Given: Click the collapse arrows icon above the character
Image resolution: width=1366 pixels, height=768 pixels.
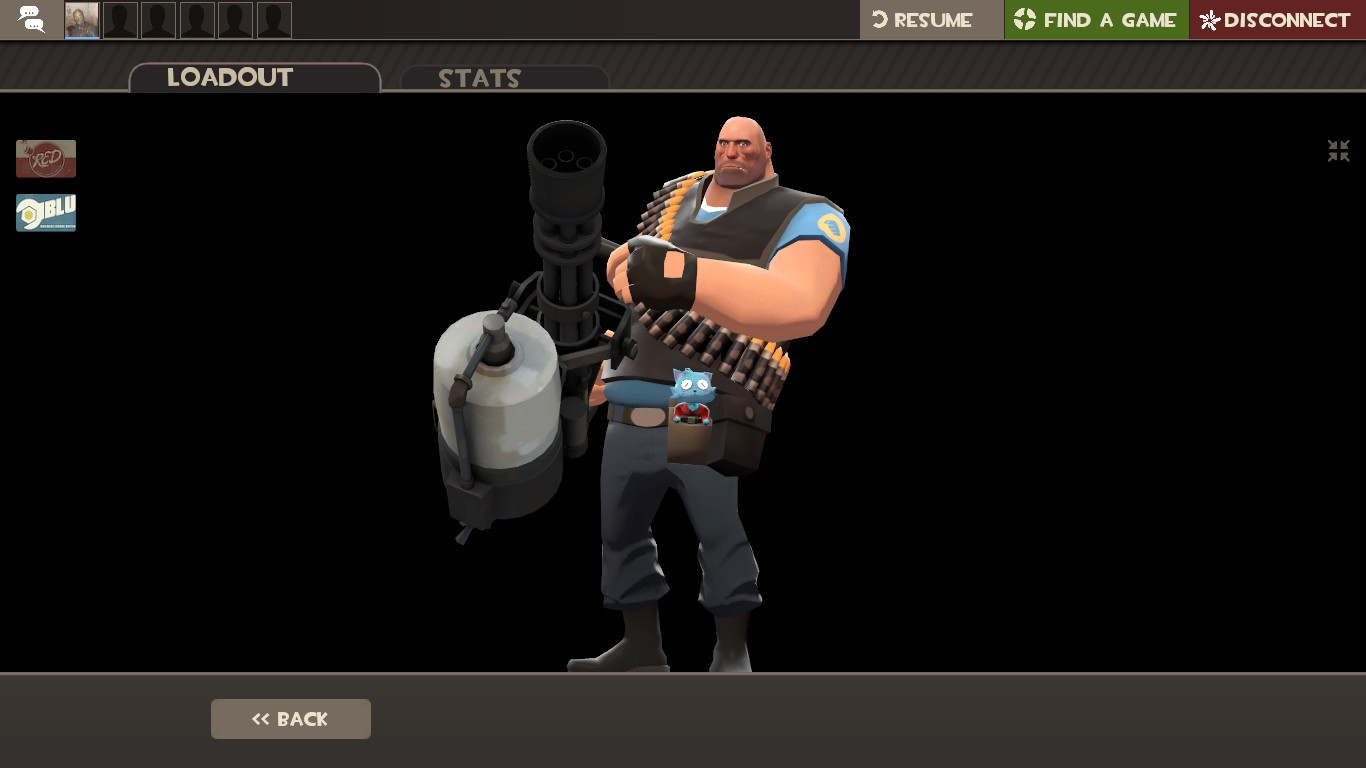Looking at the screenshot, I should click(1338, 151).
